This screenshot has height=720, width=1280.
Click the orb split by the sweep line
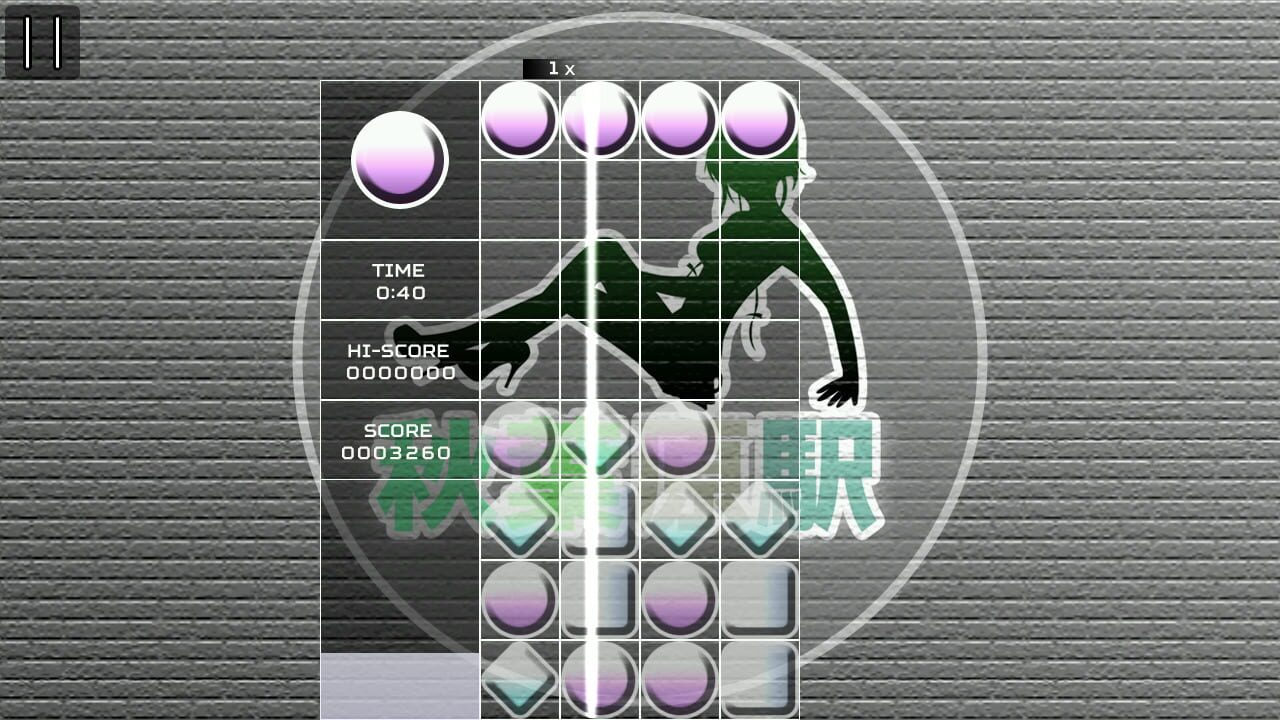pos(600,120)
